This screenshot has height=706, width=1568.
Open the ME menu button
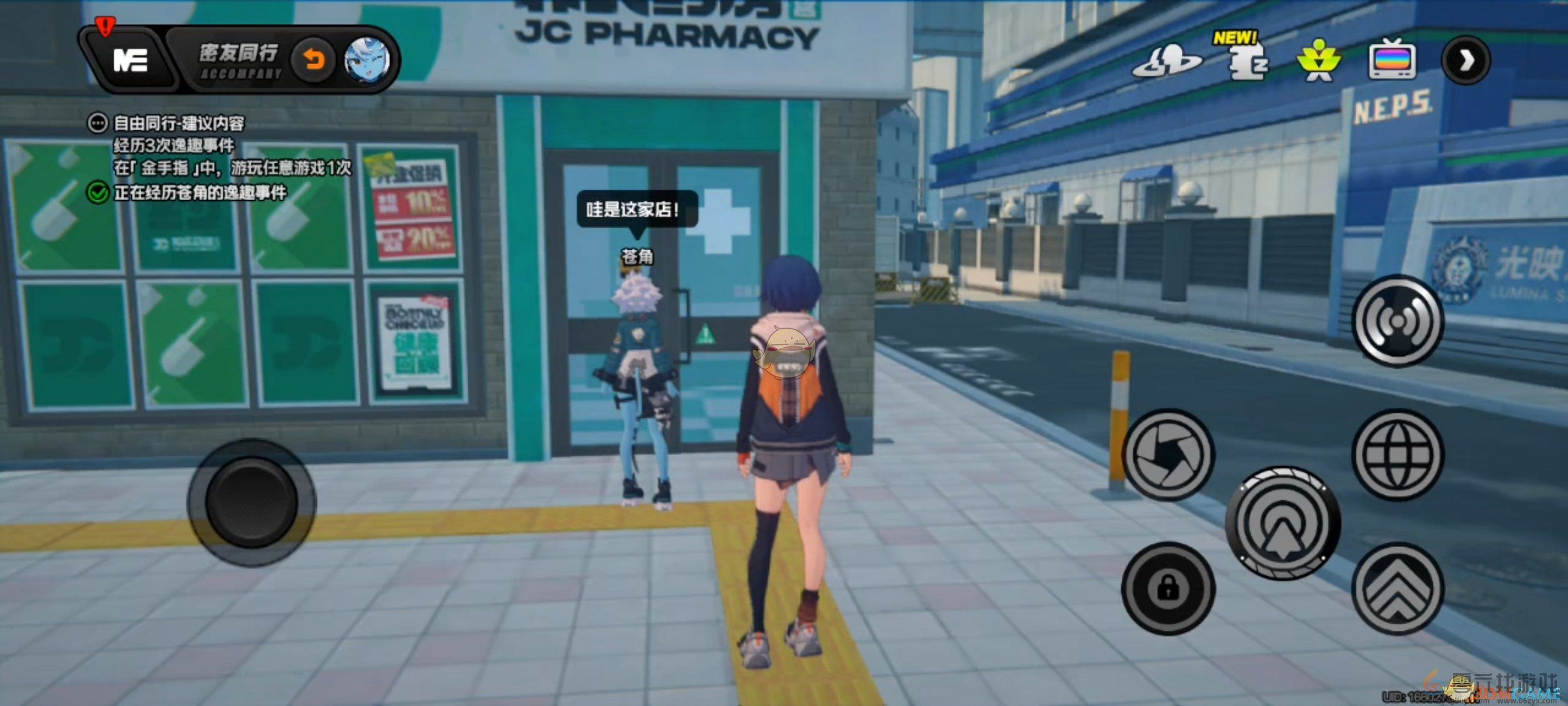click(130, 61)
